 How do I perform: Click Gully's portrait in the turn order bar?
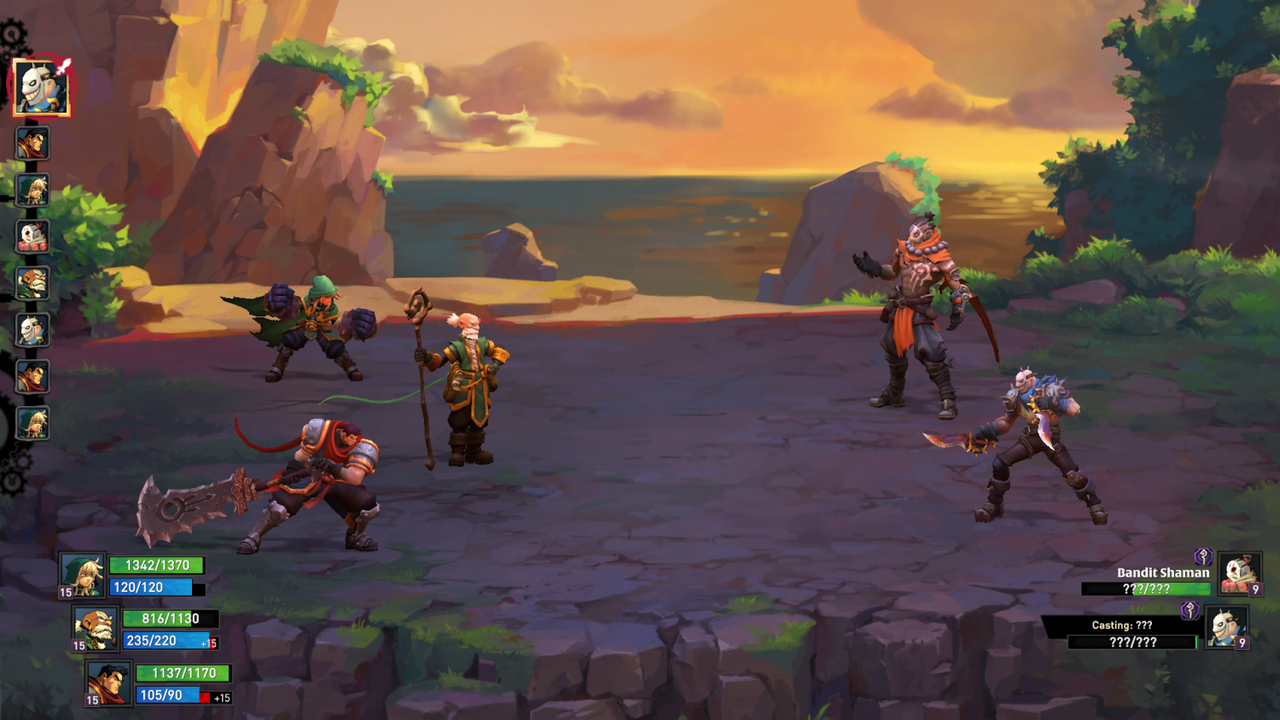coord(33,190)
